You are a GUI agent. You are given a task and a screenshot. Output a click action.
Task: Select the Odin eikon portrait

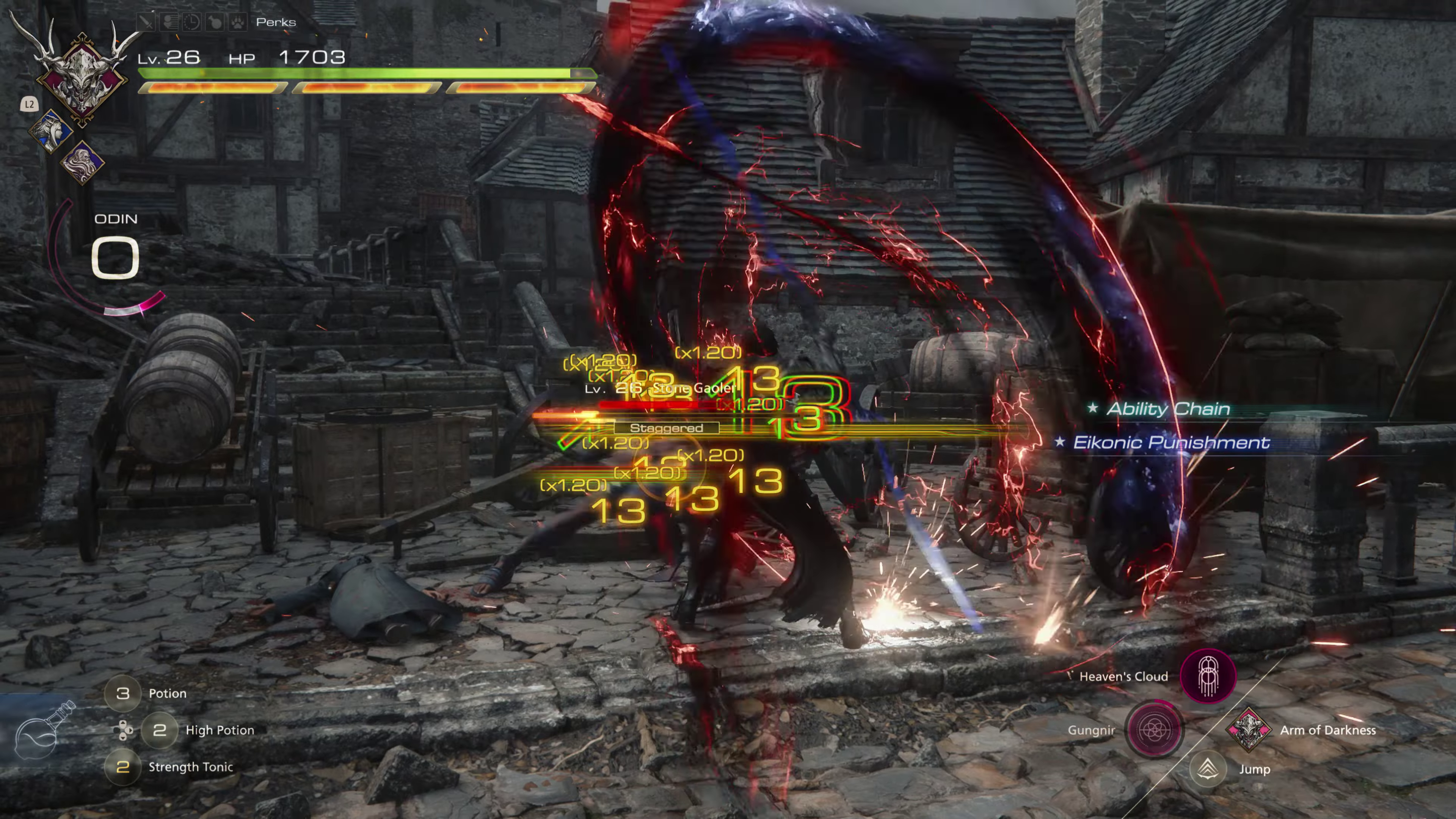(x=82, y=77)
